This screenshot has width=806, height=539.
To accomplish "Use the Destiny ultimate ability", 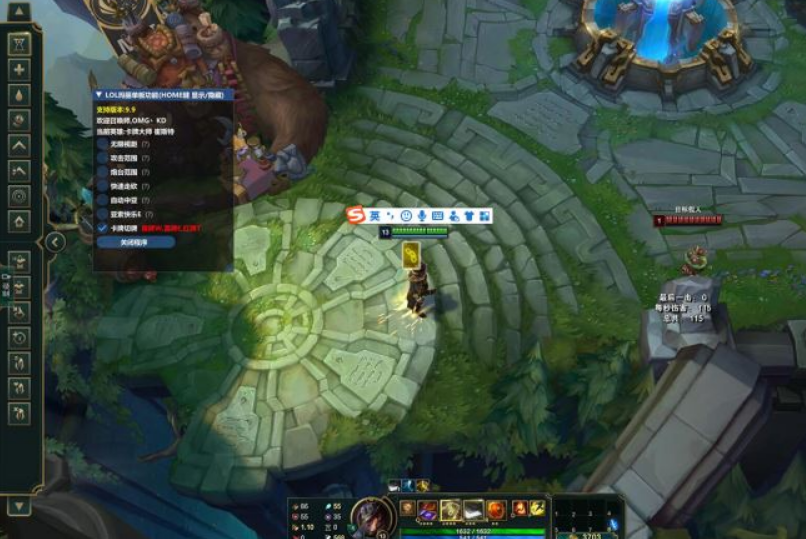I will tap(497, 510).
